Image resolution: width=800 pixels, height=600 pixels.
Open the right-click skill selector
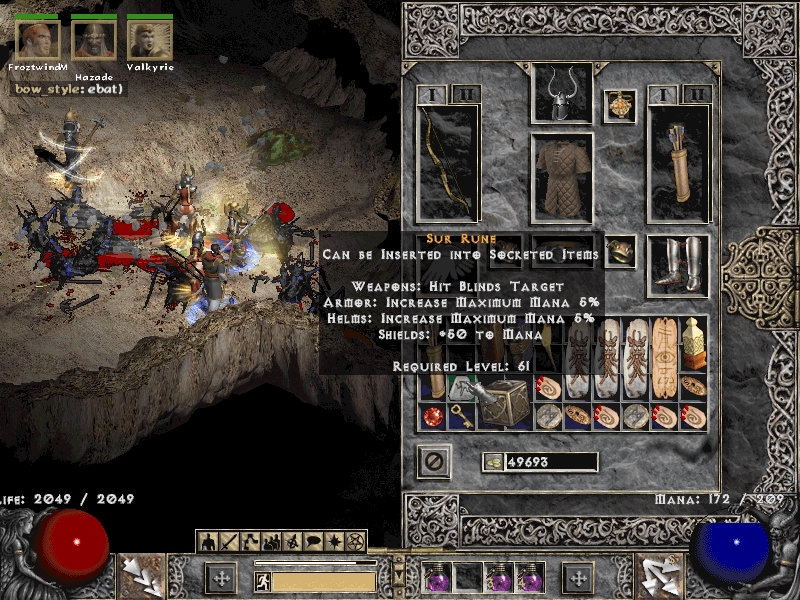coord(659,577)
